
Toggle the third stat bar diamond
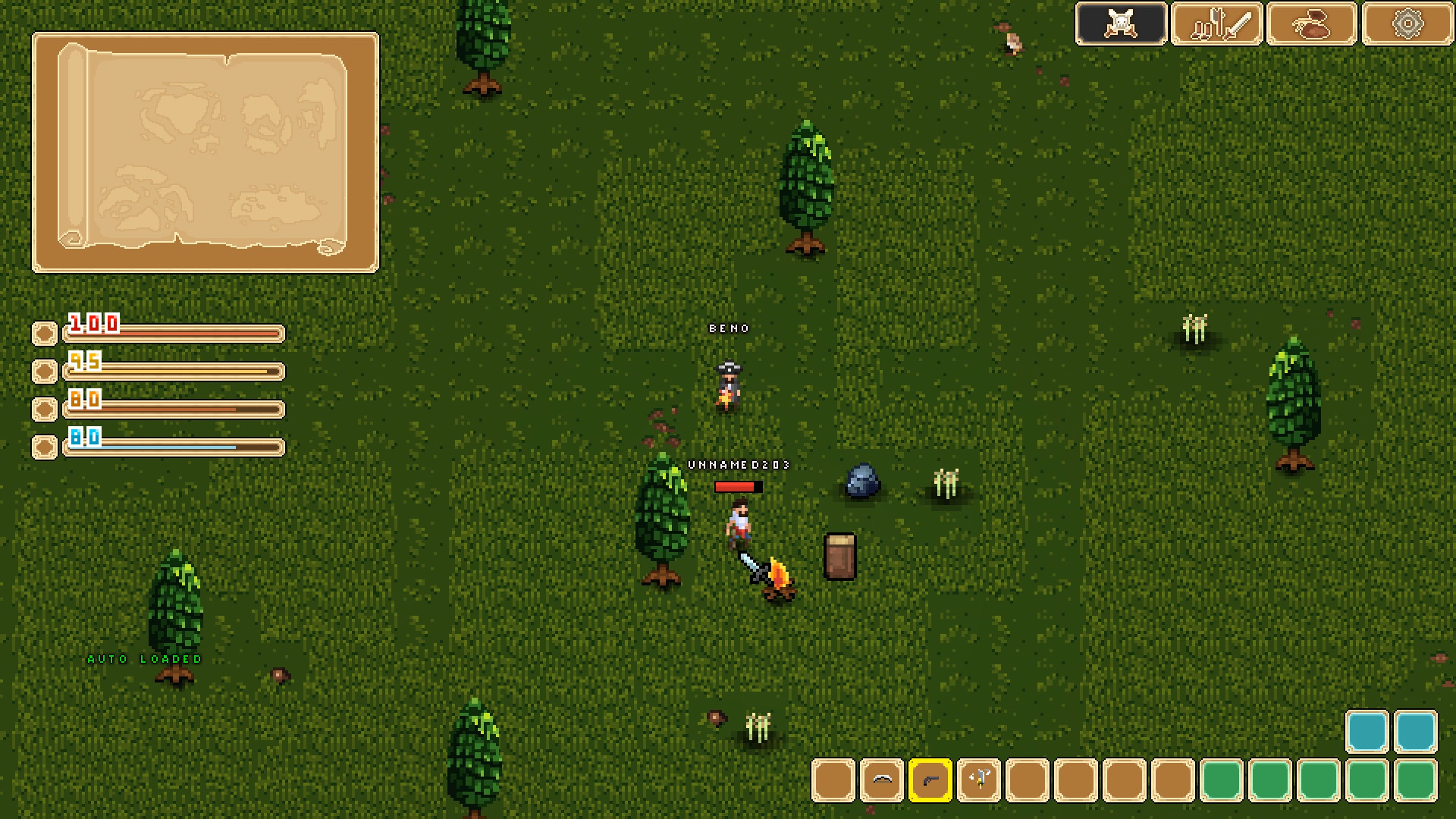tap(43, 409)
